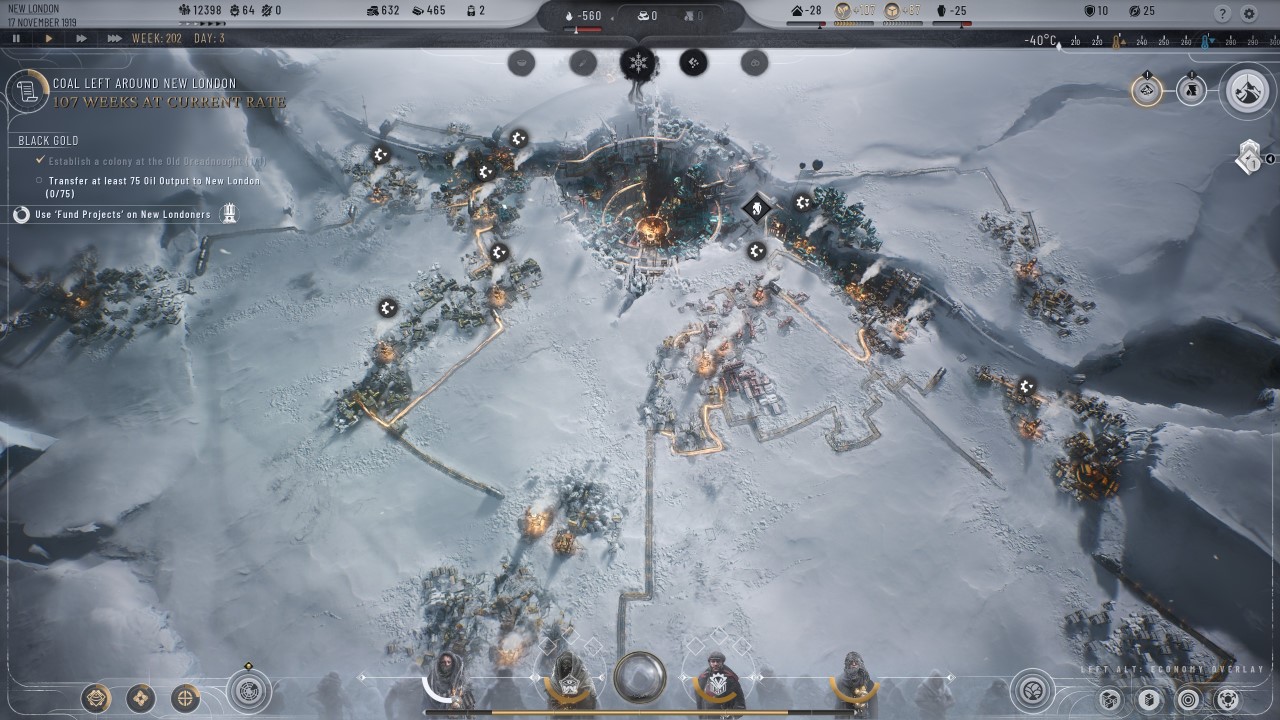Viewport: 1280px width, 720px height.
Task: Set game speed to triple fast-forward
Action: pos(114,39)
